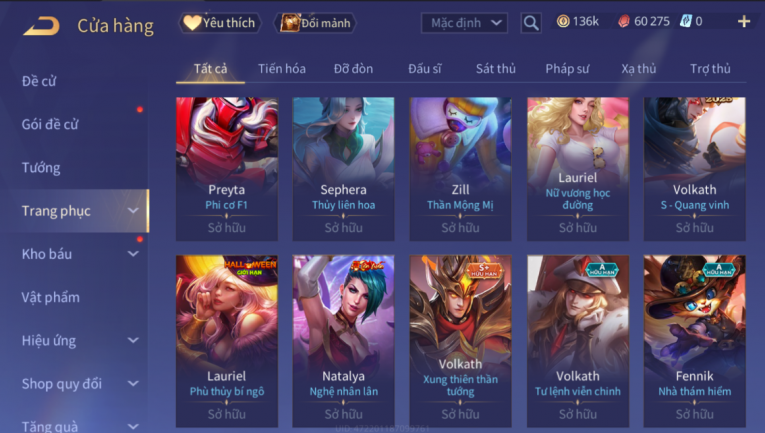Open the Yêu thích favorites list
Viewport: 765px width, 433px height.
219,22
